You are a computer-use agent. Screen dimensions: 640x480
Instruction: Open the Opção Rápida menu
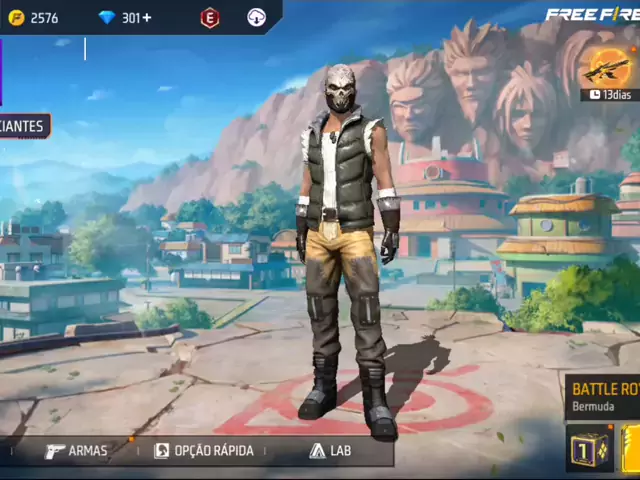tap(204, 451)
